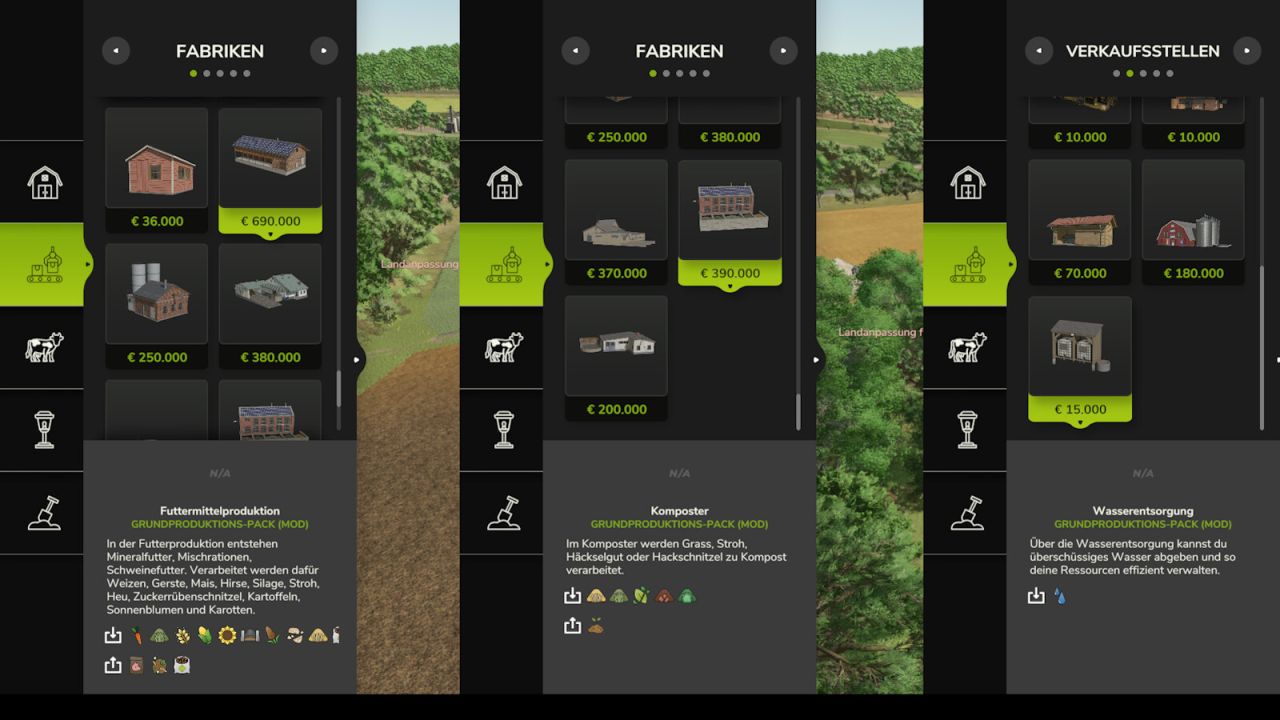Click the right arrow beside FABRIKEN header

coord(324,50)
